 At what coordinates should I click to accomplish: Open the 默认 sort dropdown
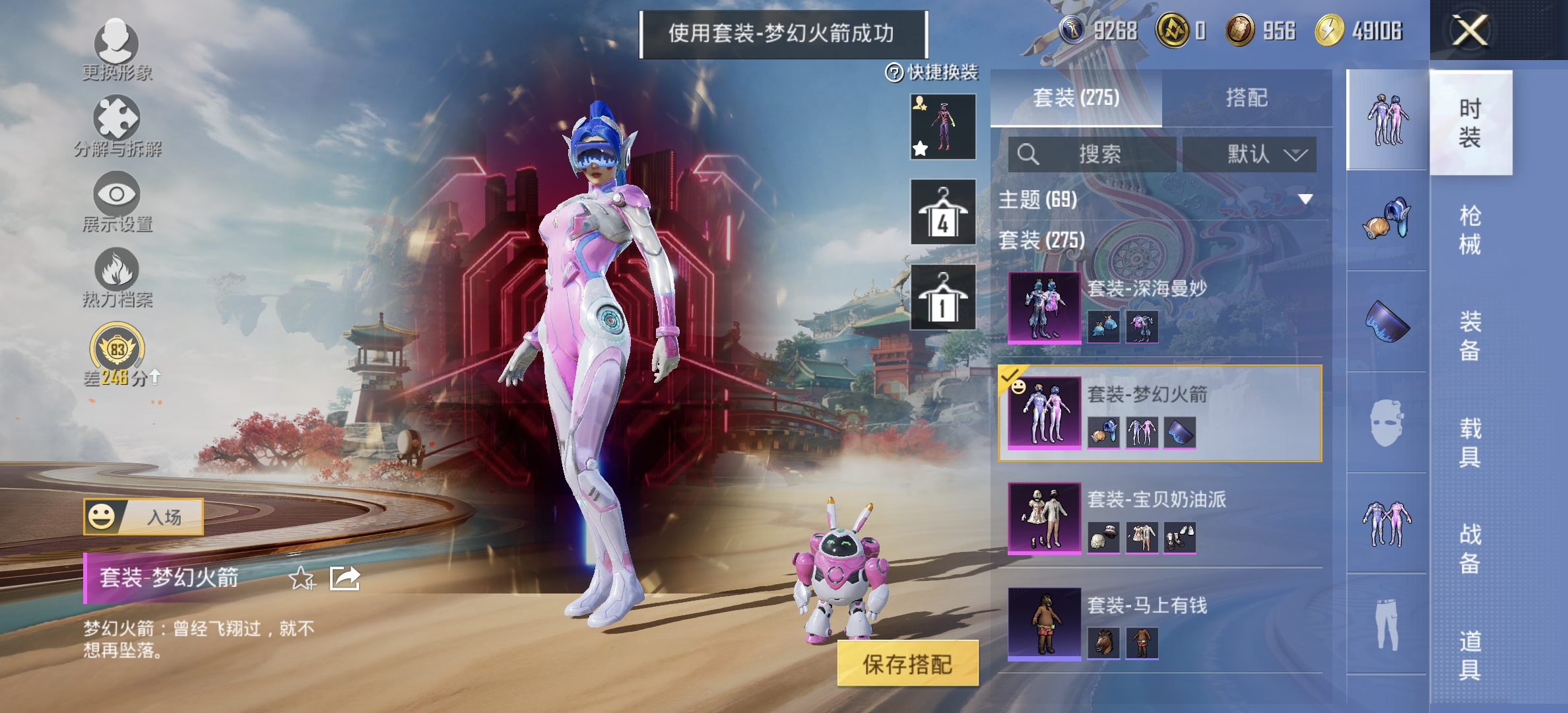point(1249,155)
